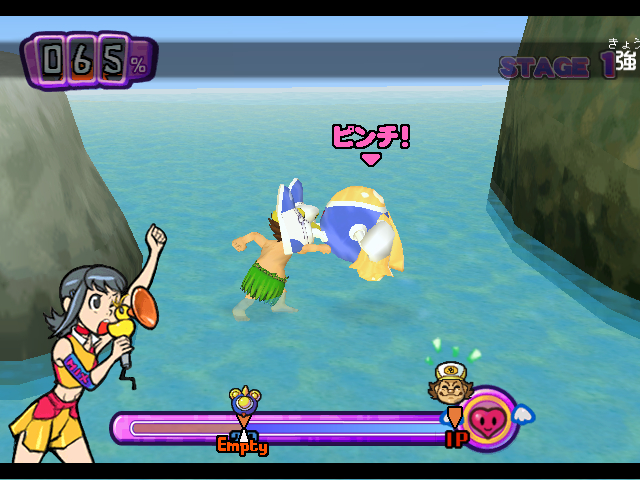
Task: Click the Empty crown marker on the gauge
Action: coord(243,403)
